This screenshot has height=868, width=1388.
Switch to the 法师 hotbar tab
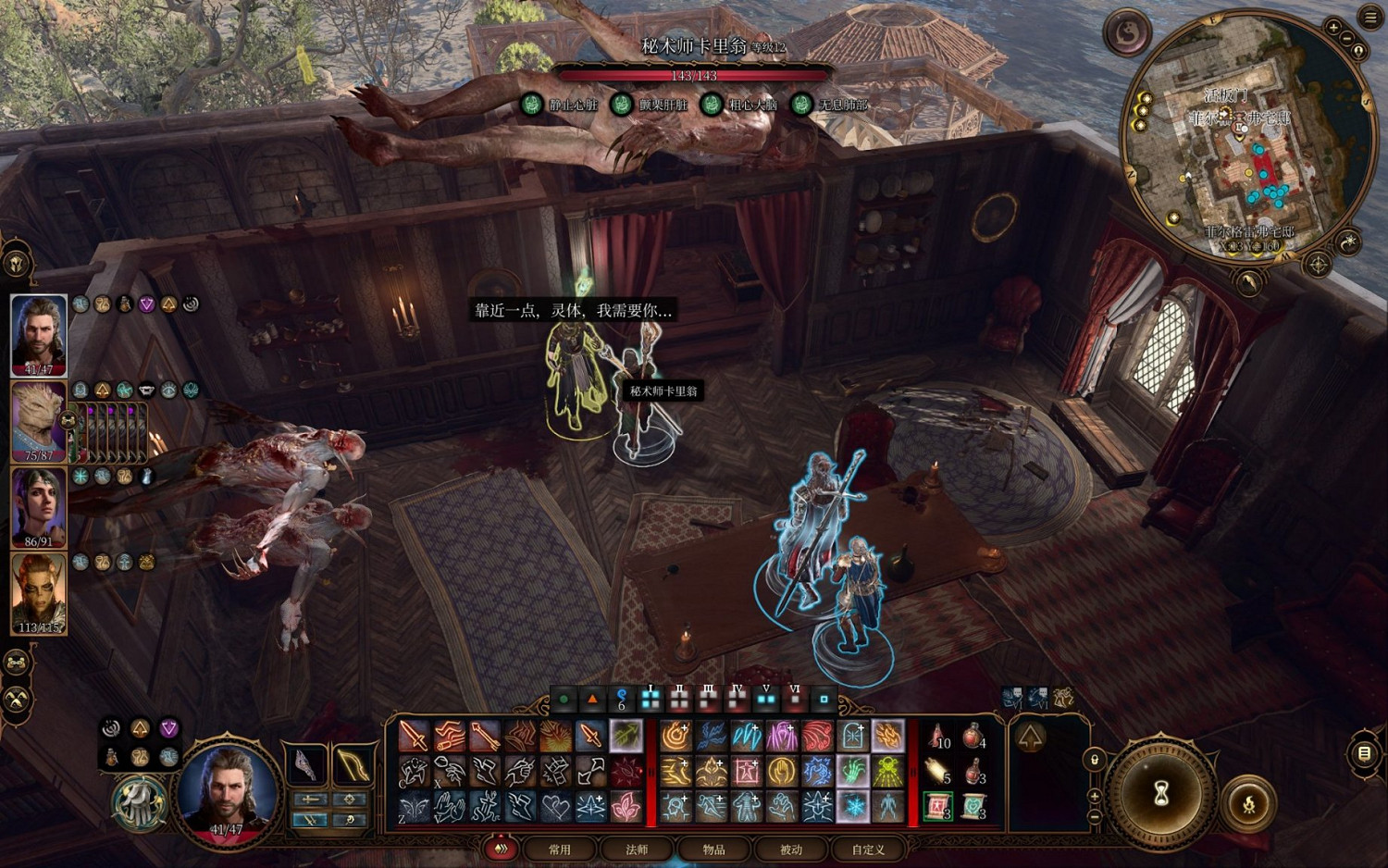637,849
